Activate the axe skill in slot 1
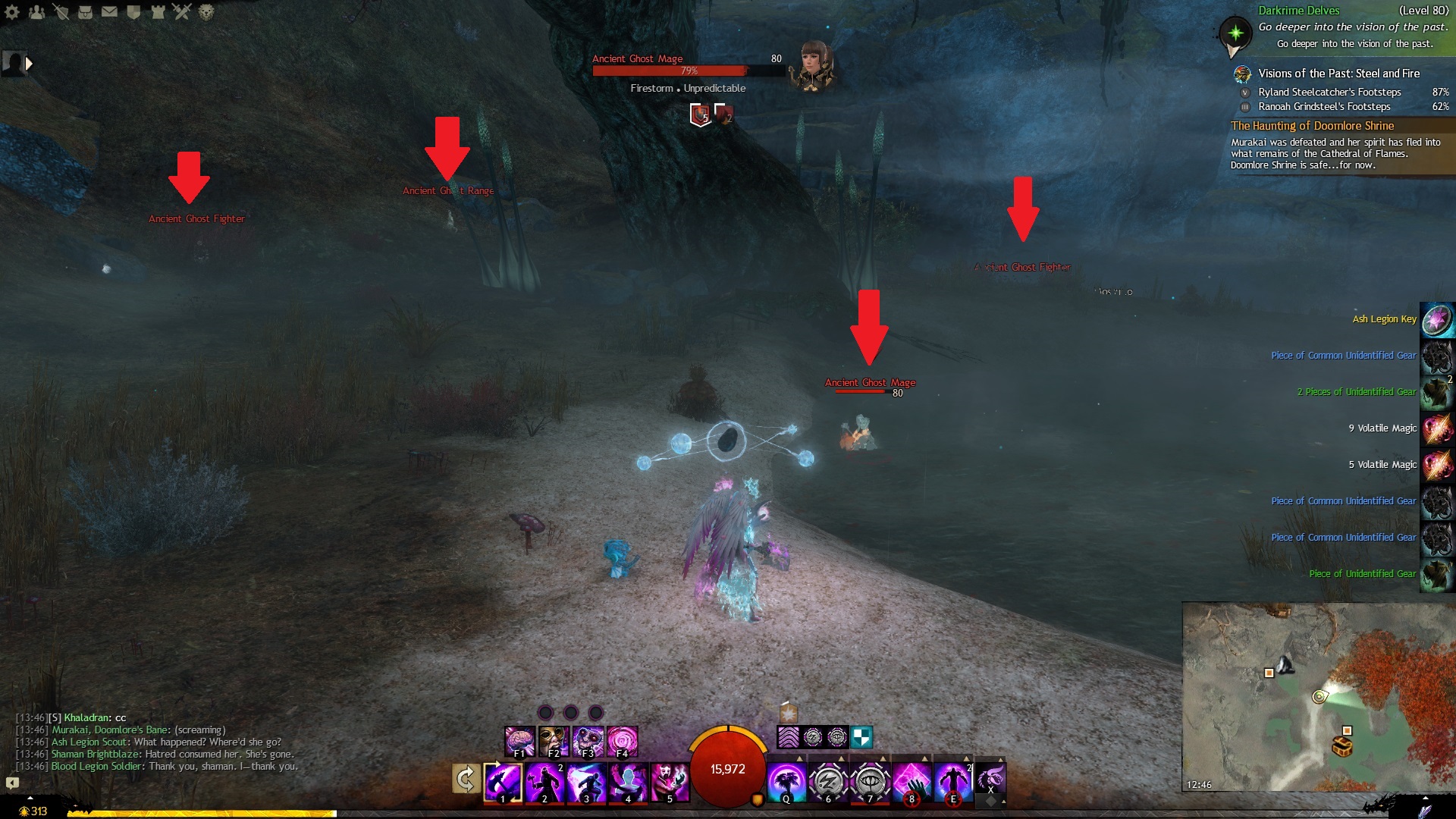 (503, 782)
